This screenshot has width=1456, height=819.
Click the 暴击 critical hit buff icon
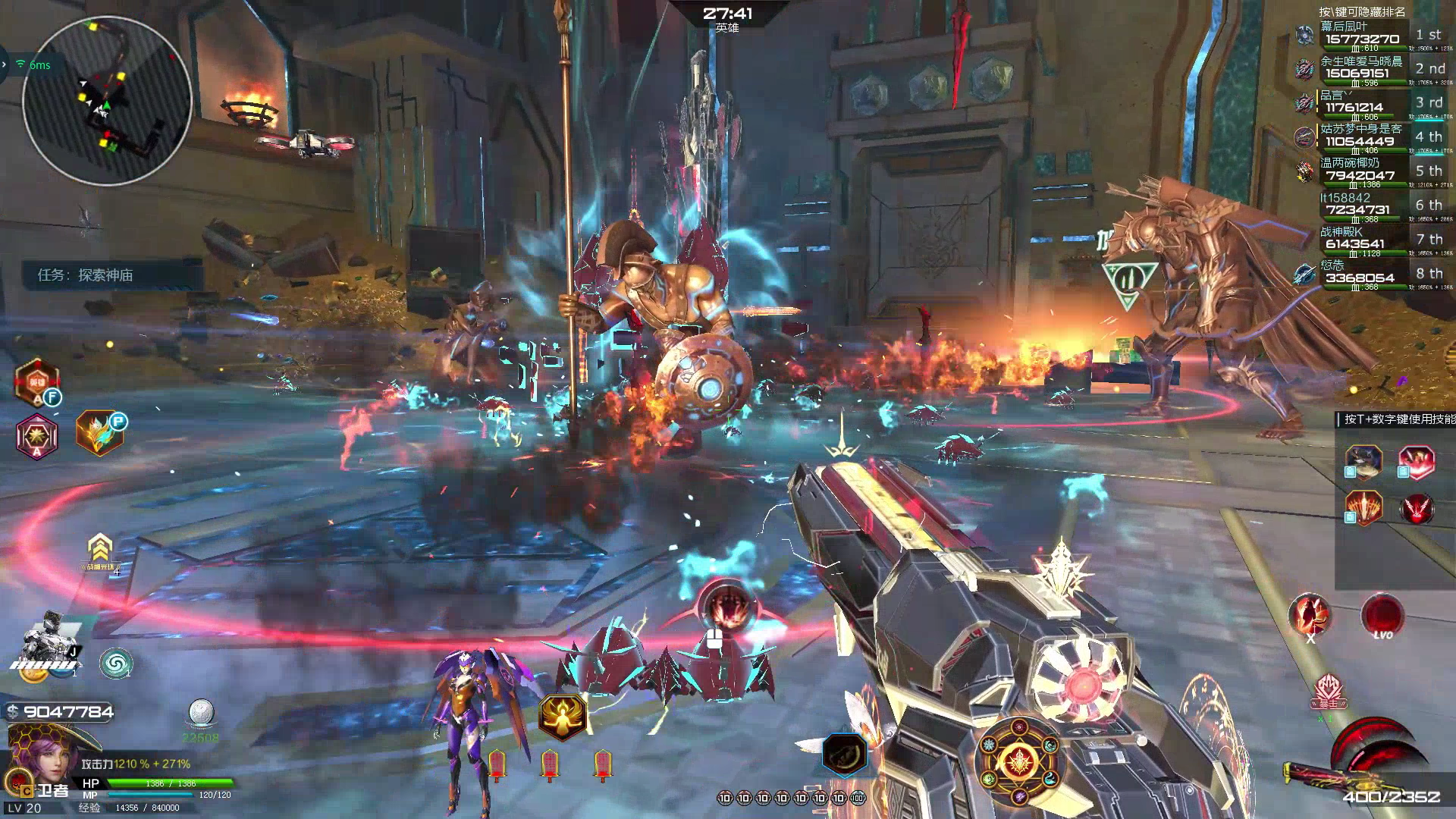pyautogui.click(x=1328, y=692)
